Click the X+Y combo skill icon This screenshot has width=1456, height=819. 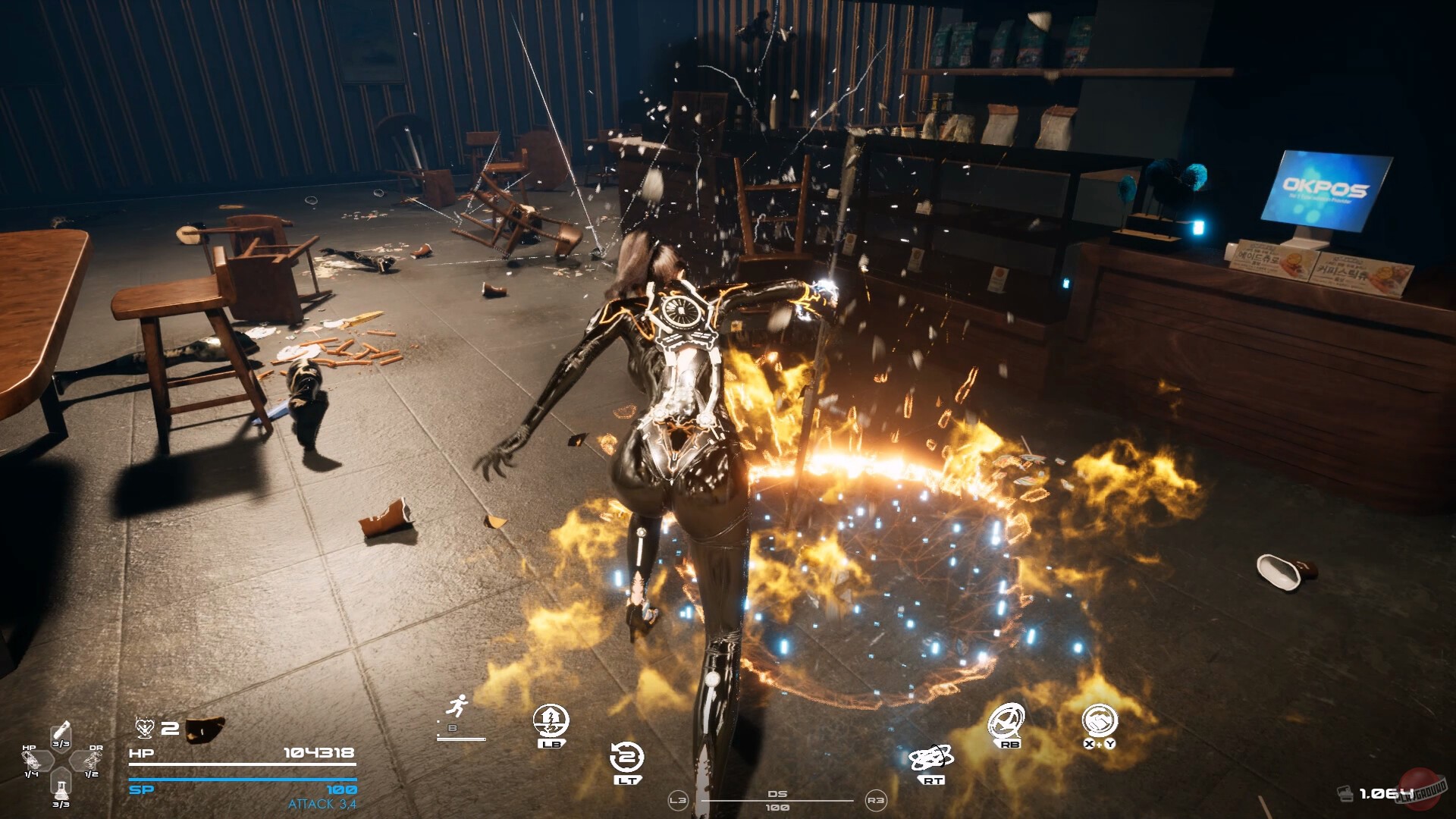click(x=1100, y=722)
